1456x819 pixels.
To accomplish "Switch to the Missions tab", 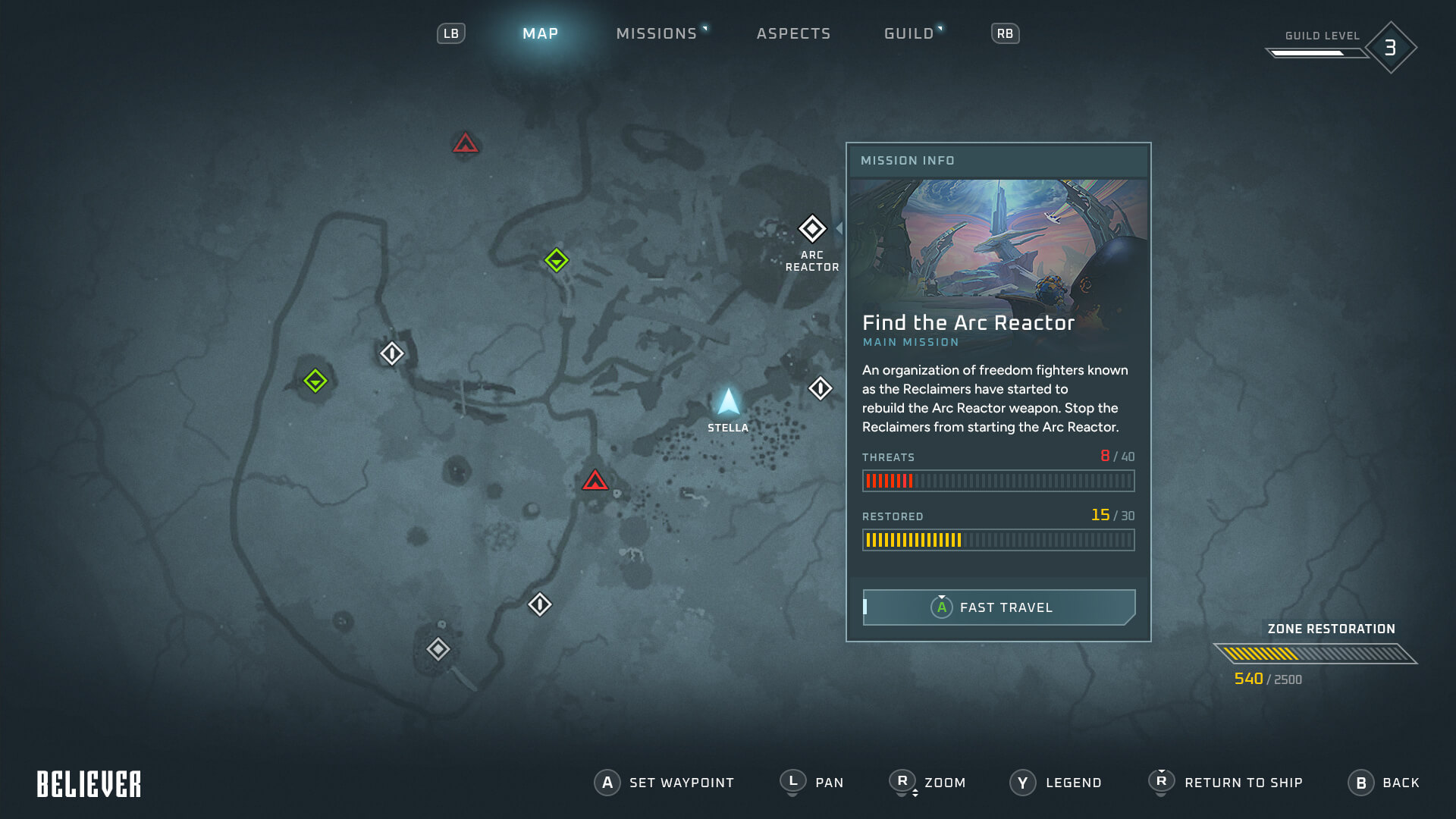I will tap(657, 33).
